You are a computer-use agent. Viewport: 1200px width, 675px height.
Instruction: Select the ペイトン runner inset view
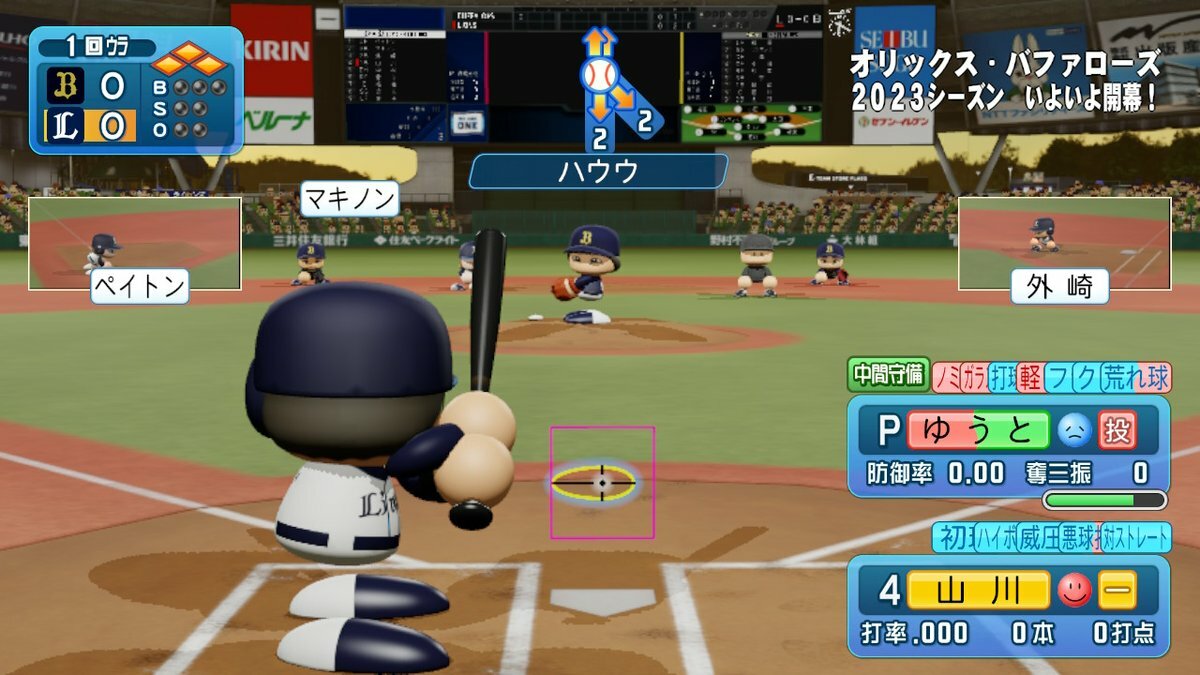click(x=134, y=243)
